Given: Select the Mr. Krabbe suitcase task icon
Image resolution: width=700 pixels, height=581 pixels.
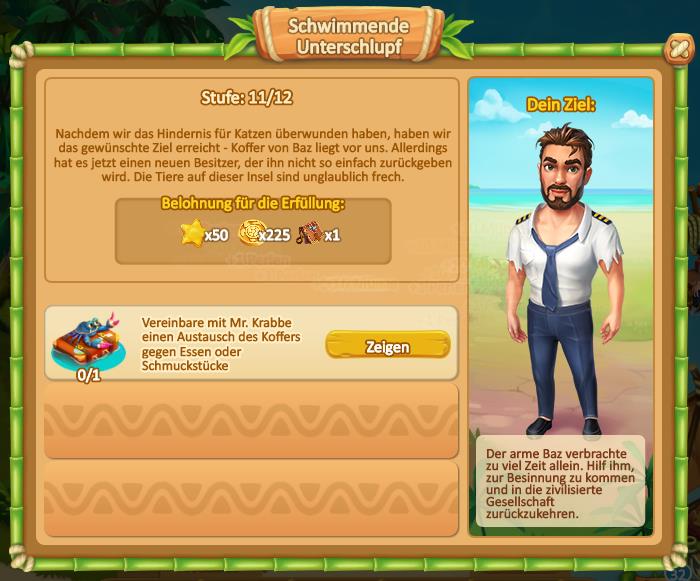Looking at the screenshot, I should point(89,338).
